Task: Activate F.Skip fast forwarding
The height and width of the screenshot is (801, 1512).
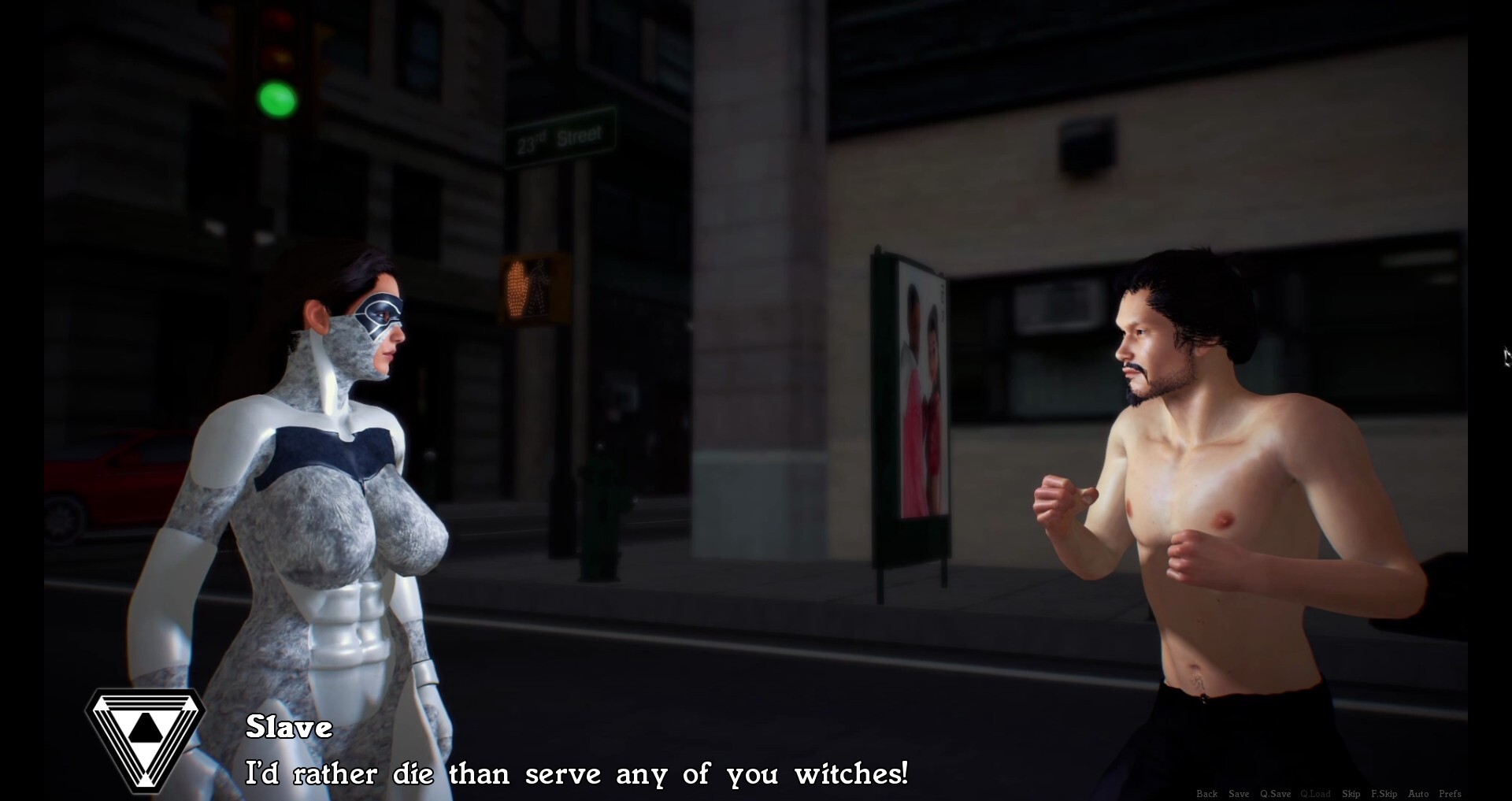Action: pyautogui.click(x=1384, y=794)
